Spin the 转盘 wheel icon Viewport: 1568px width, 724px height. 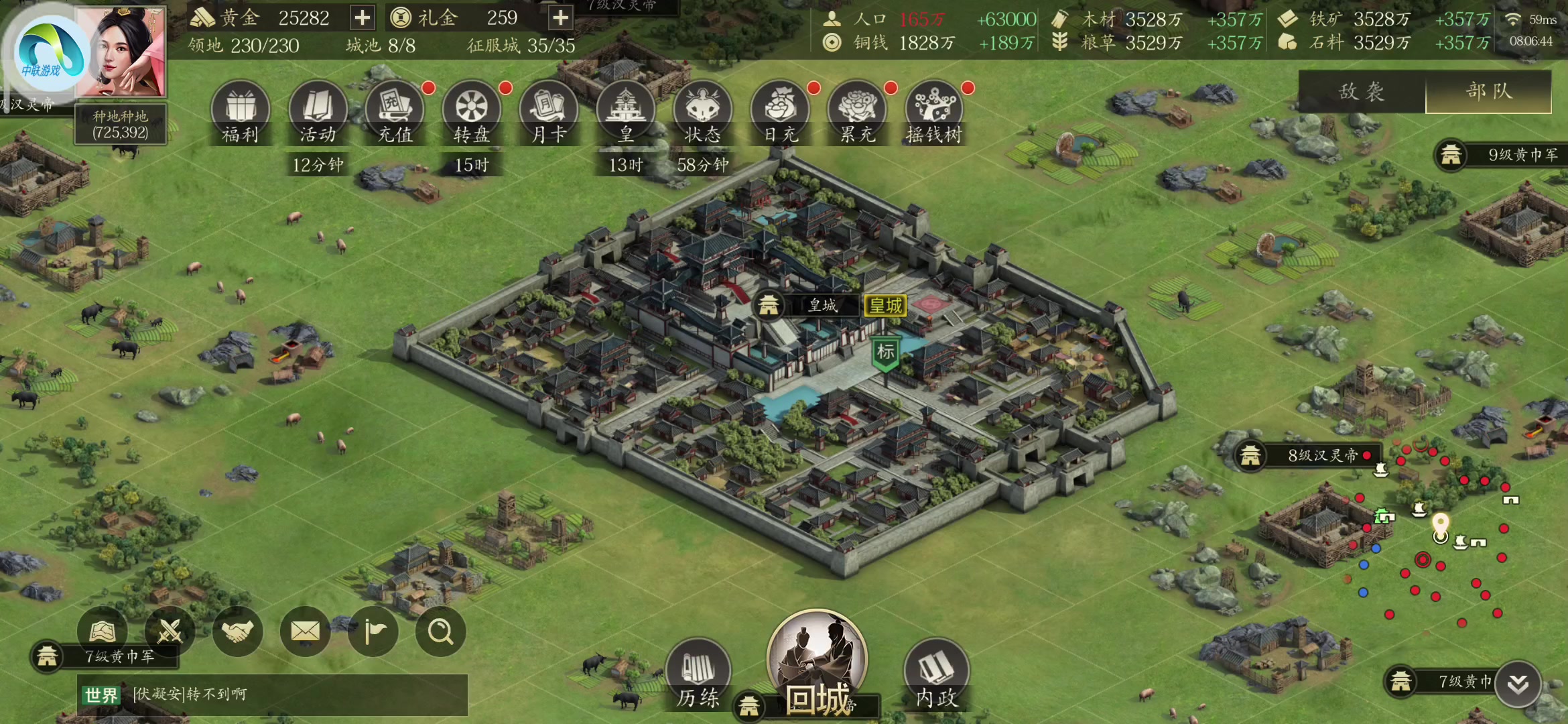tap(472, 112)
